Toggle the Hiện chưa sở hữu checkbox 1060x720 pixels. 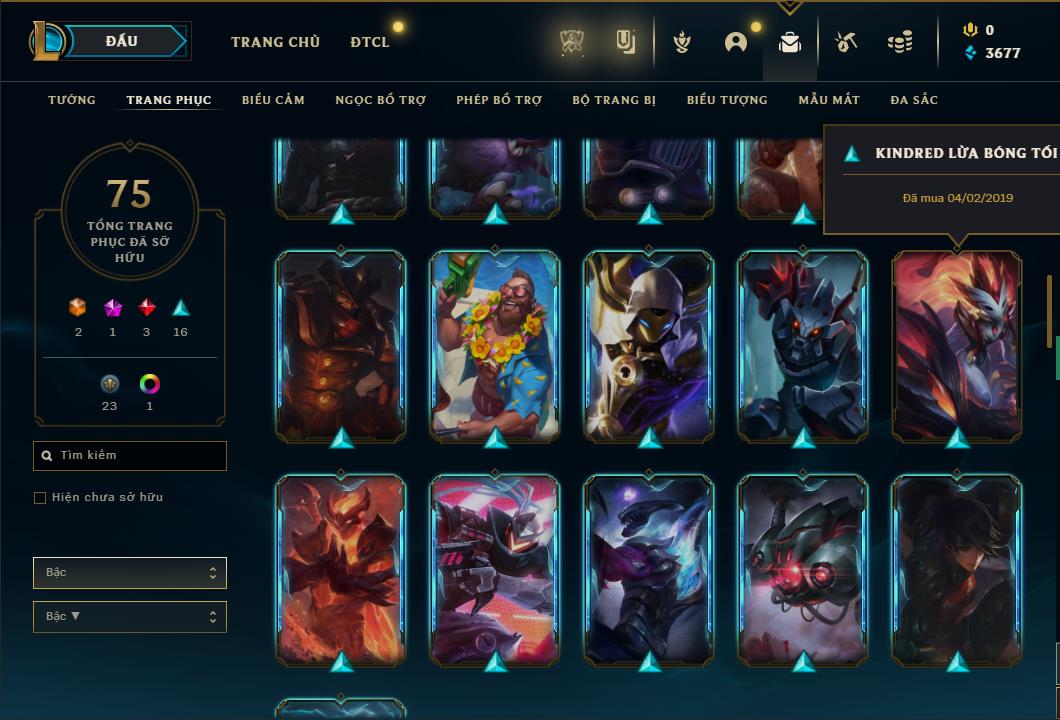tap(40, 498)
